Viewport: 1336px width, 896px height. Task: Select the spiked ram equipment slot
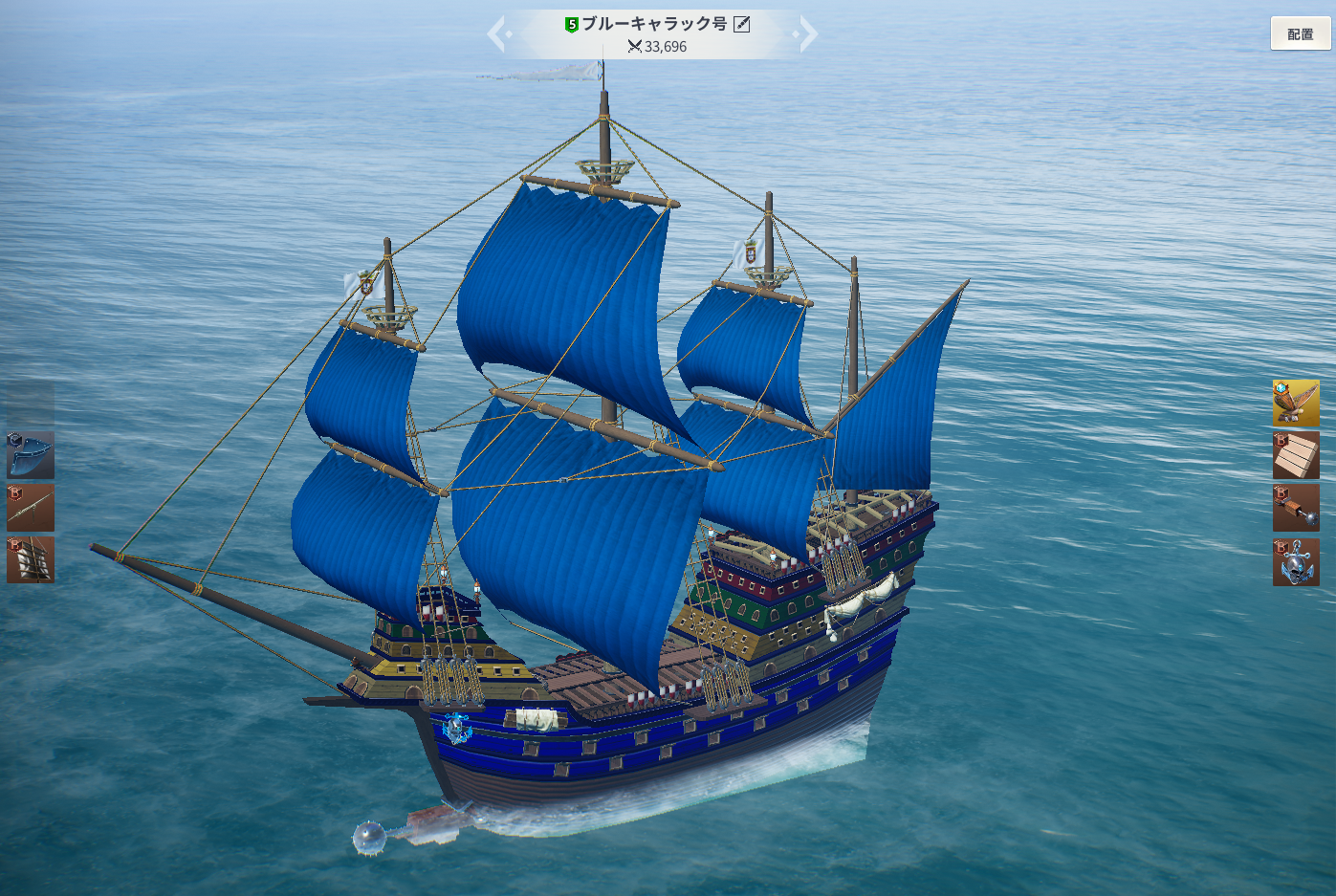coord(1296,508)
